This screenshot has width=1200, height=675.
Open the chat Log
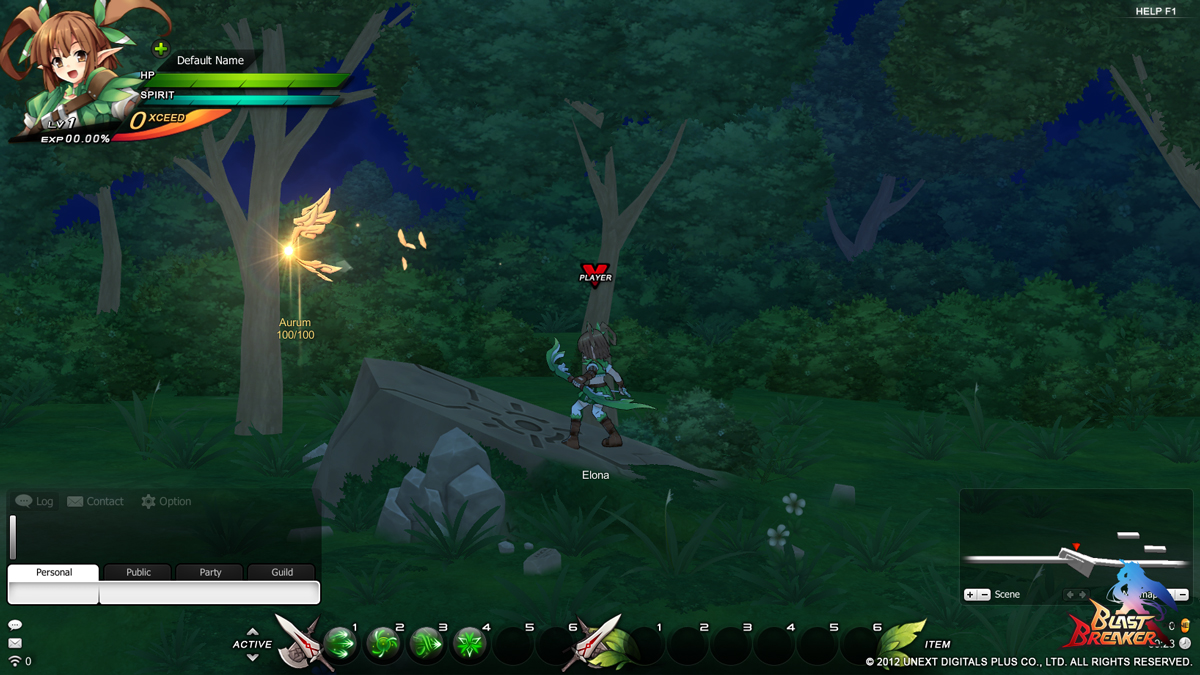point(35,501)
